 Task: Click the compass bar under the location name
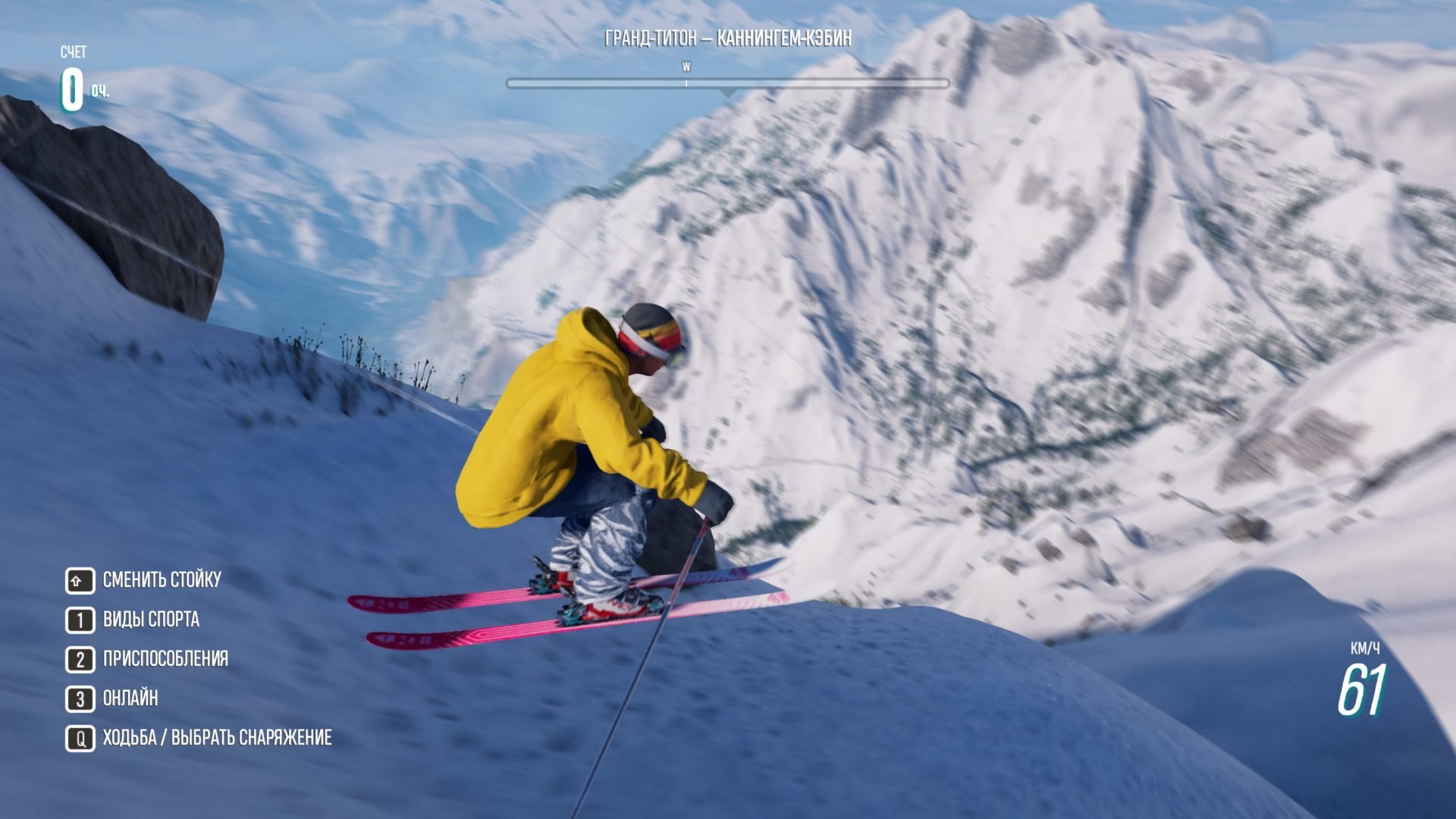[x=727, y=83]
